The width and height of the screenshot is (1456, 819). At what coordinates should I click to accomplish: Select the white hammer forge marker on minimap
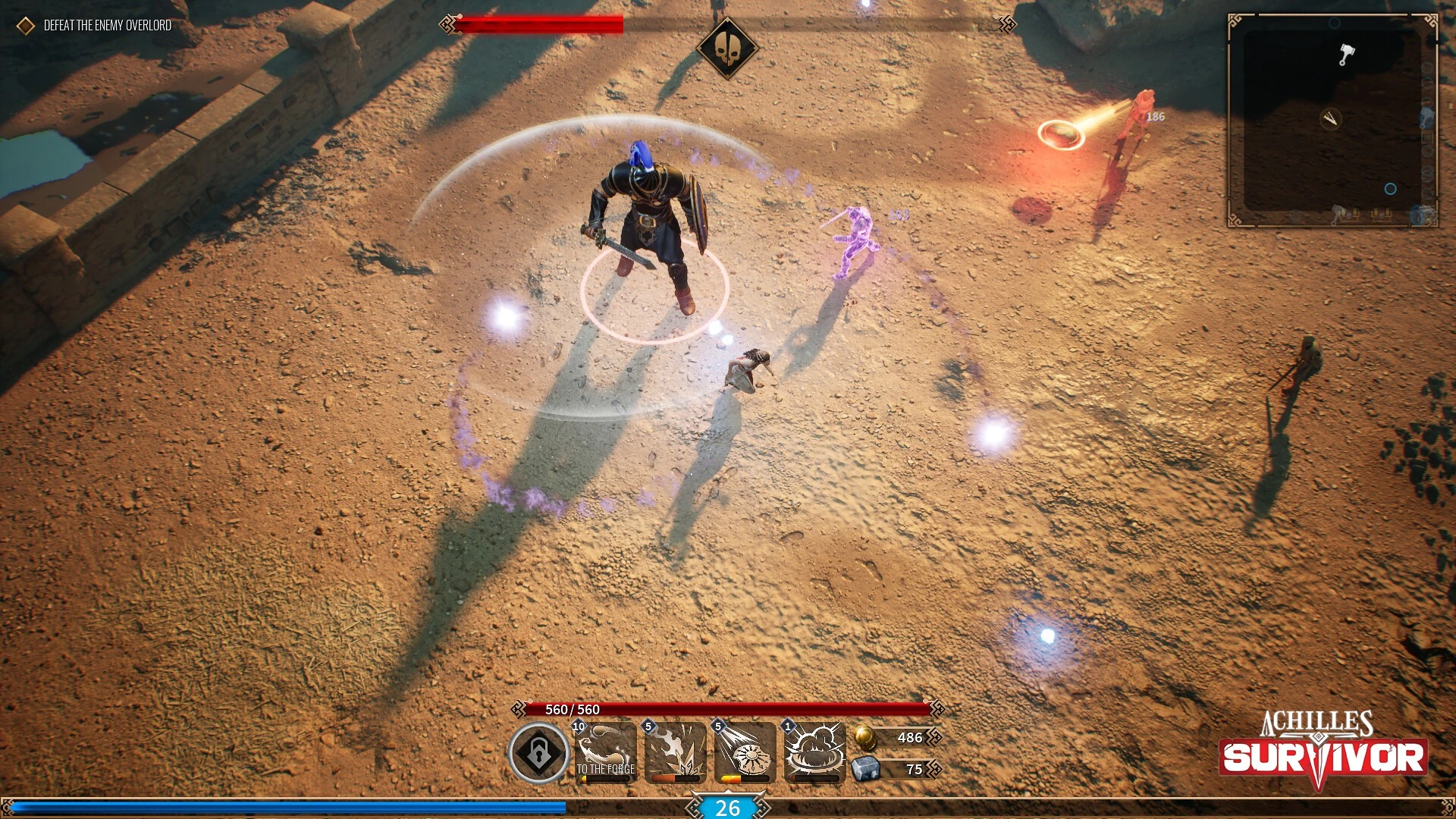click(1346, 55)
